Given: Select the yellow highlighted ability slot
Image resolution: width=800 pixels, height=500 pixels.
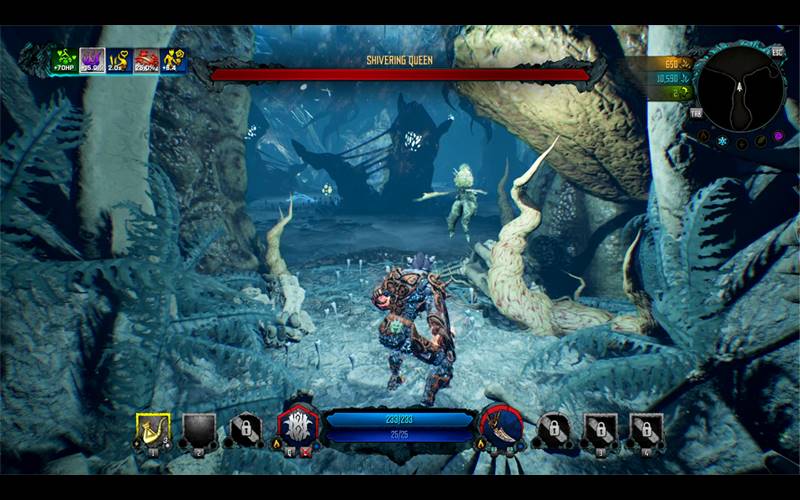Looking at the screenshot, I should pyautogui.click(x=153, y=431).
